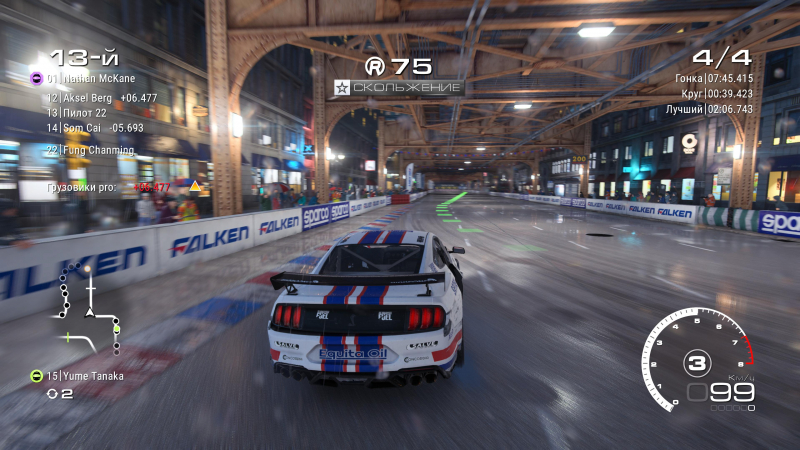The image size is (800, 450).
Task: Click the Скольжение score banner
Action: [399, 88]
